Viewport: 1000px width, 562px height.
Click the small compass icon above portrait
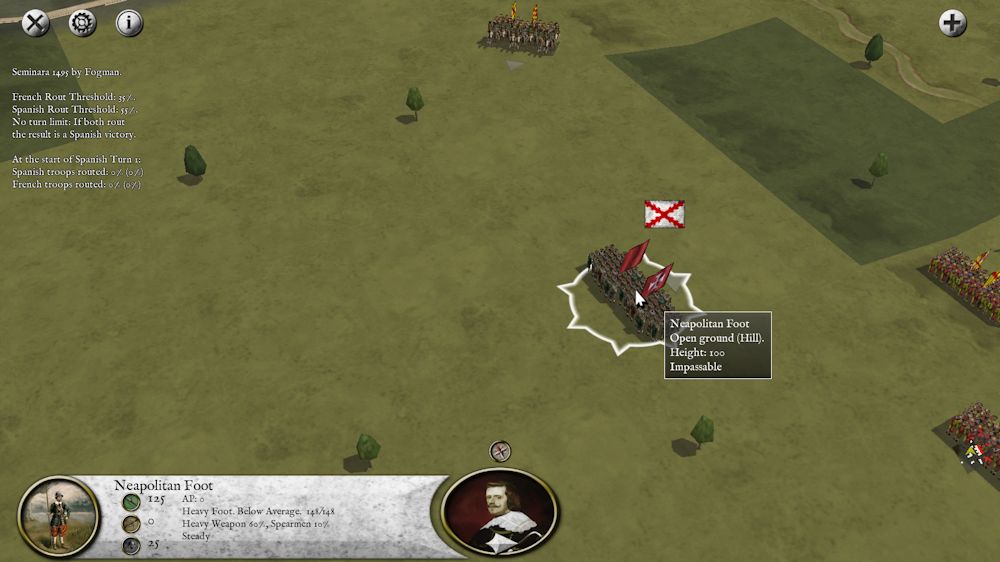click(501, 451)
